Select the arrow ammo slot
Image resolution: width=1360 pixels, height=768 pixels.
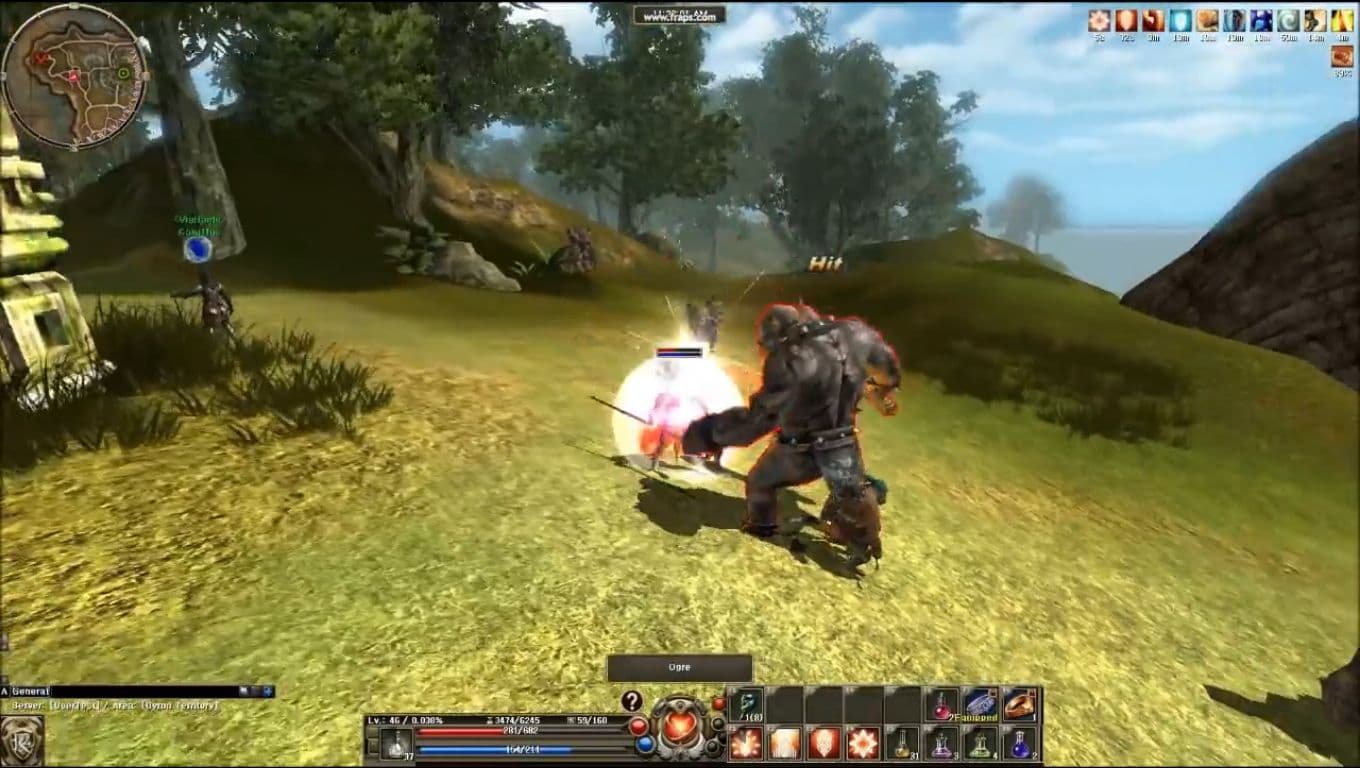pyautogui.click(x=745, y=704)
